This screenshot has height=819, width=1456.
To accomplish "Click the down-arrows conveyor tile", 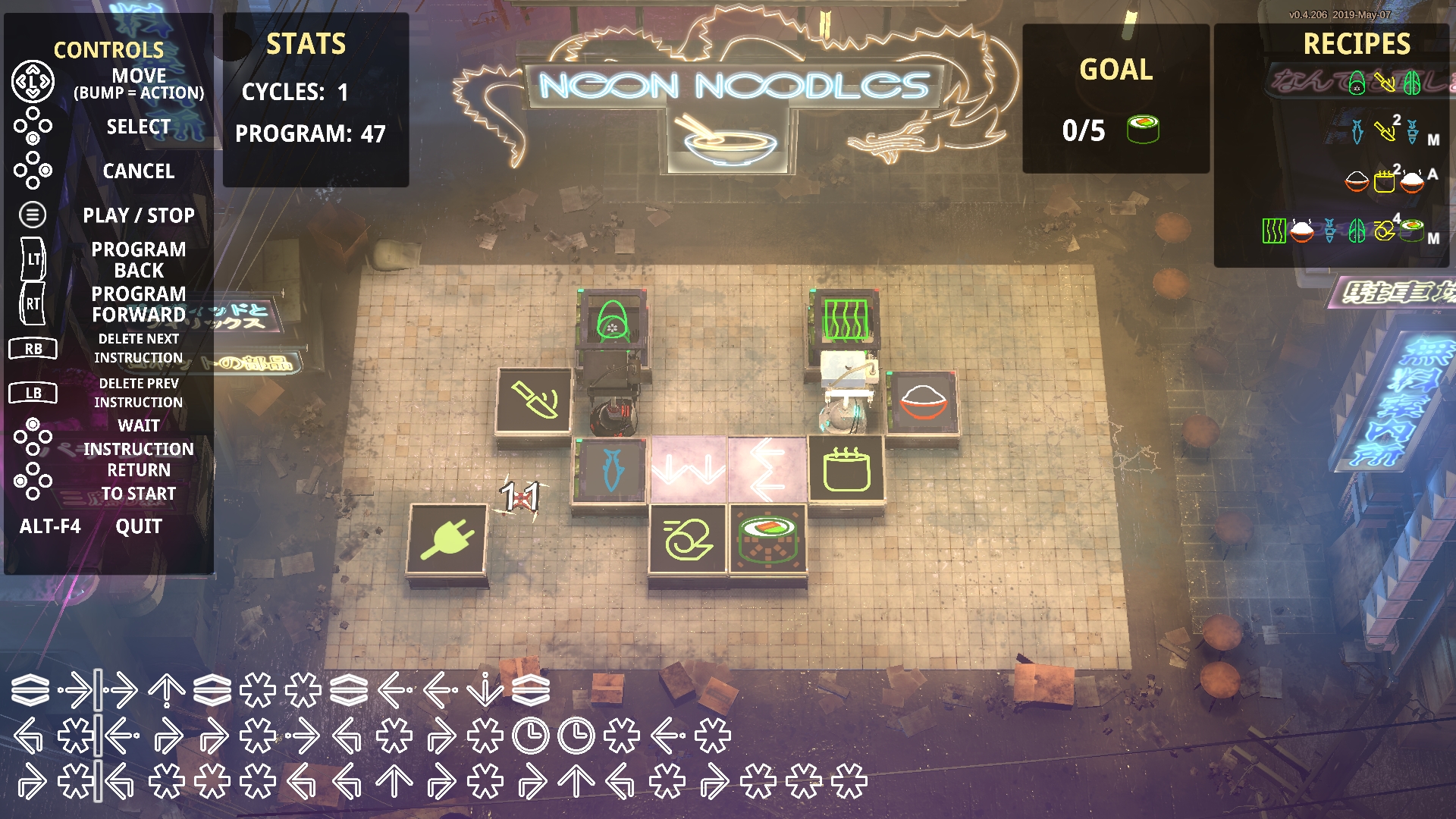I will [x=689, y=469].
